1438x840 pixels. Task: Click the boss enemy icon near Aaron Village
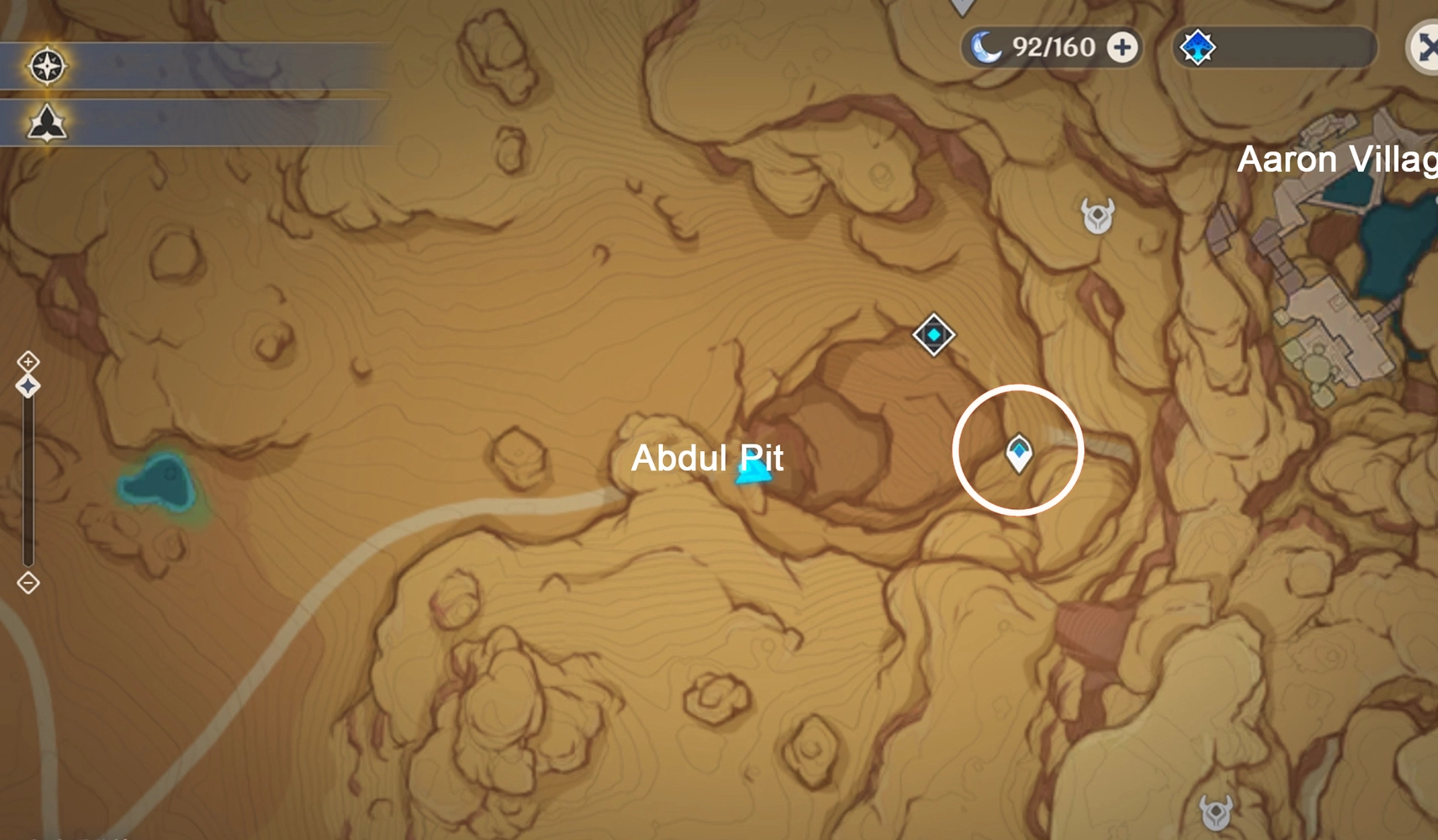[x=1098, y=217]
